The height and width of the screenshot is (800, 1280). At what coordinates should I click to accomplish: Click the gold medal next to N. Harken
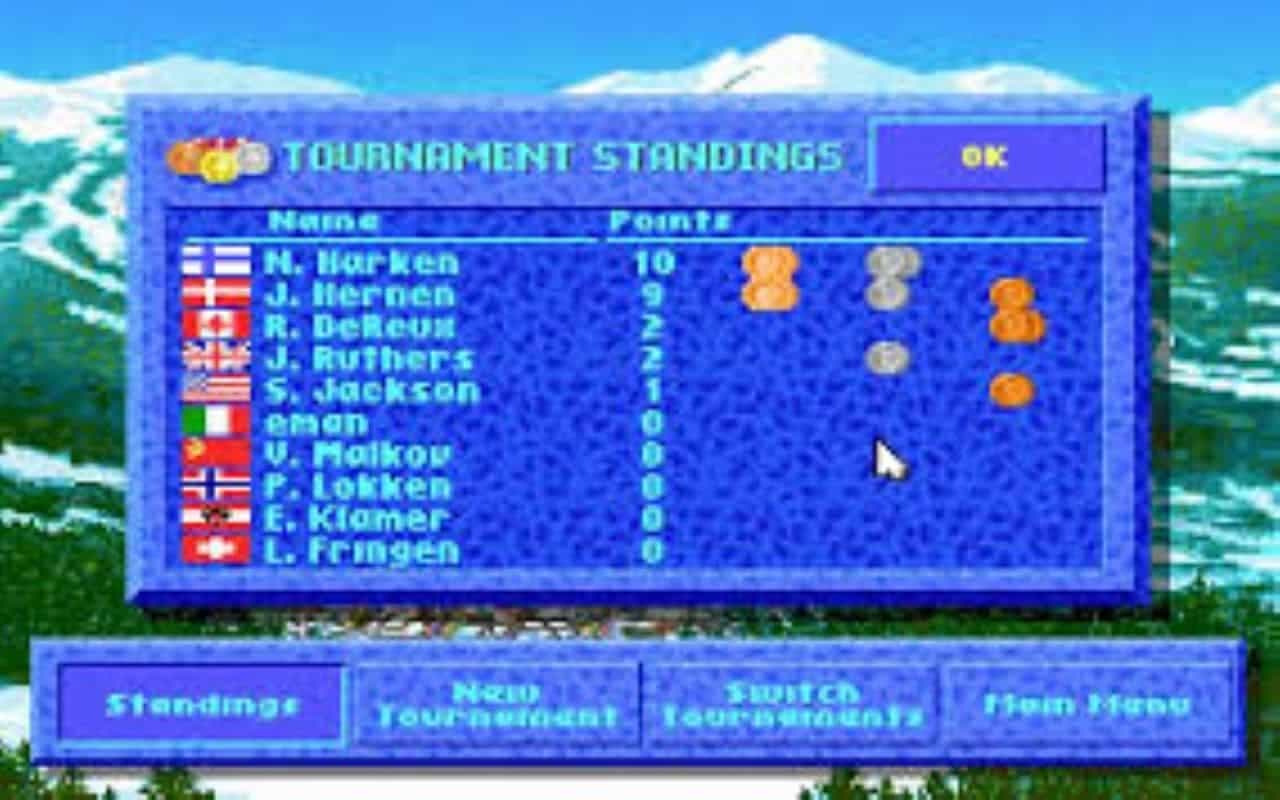tap(770, 264)
